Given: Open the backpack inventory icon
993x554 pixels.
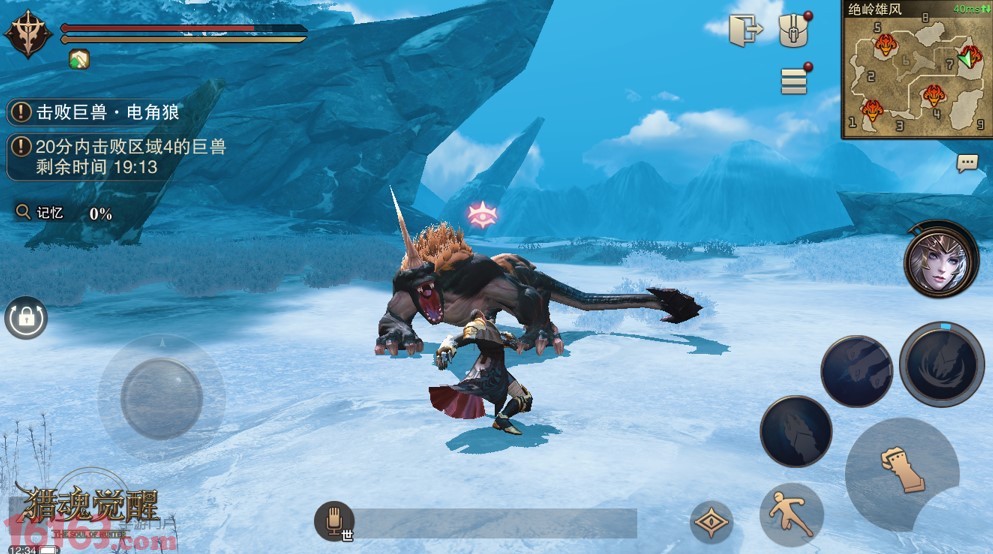Looking at the screenshot, I should pos(794,29).
